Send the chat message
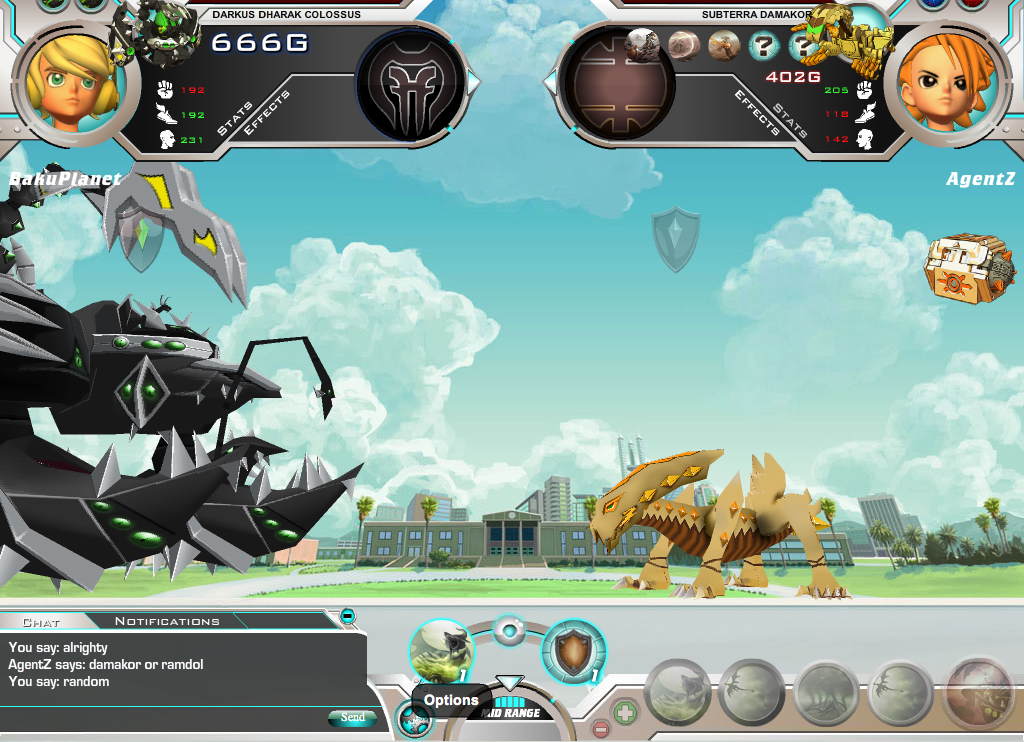 352,717
